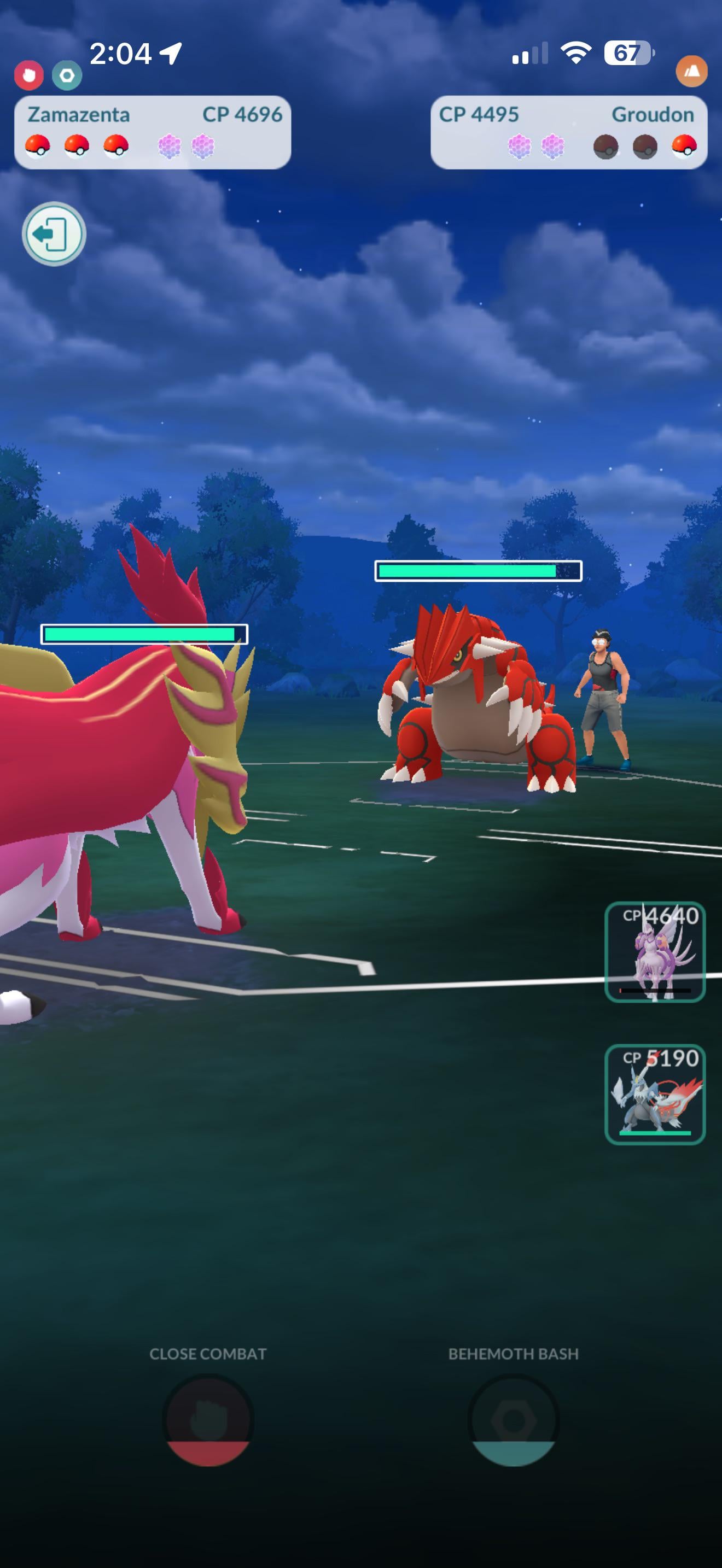
Task: Swap in the CP 5190 Pokémon
Action: point(655,1094)
